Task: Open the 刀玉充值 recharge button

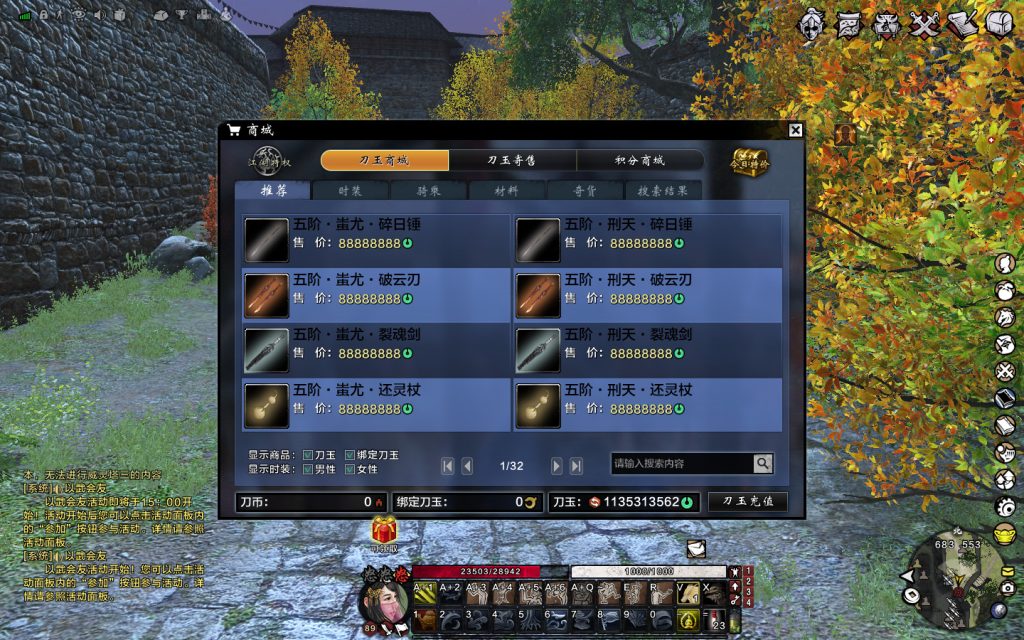Action: point(747,502)
